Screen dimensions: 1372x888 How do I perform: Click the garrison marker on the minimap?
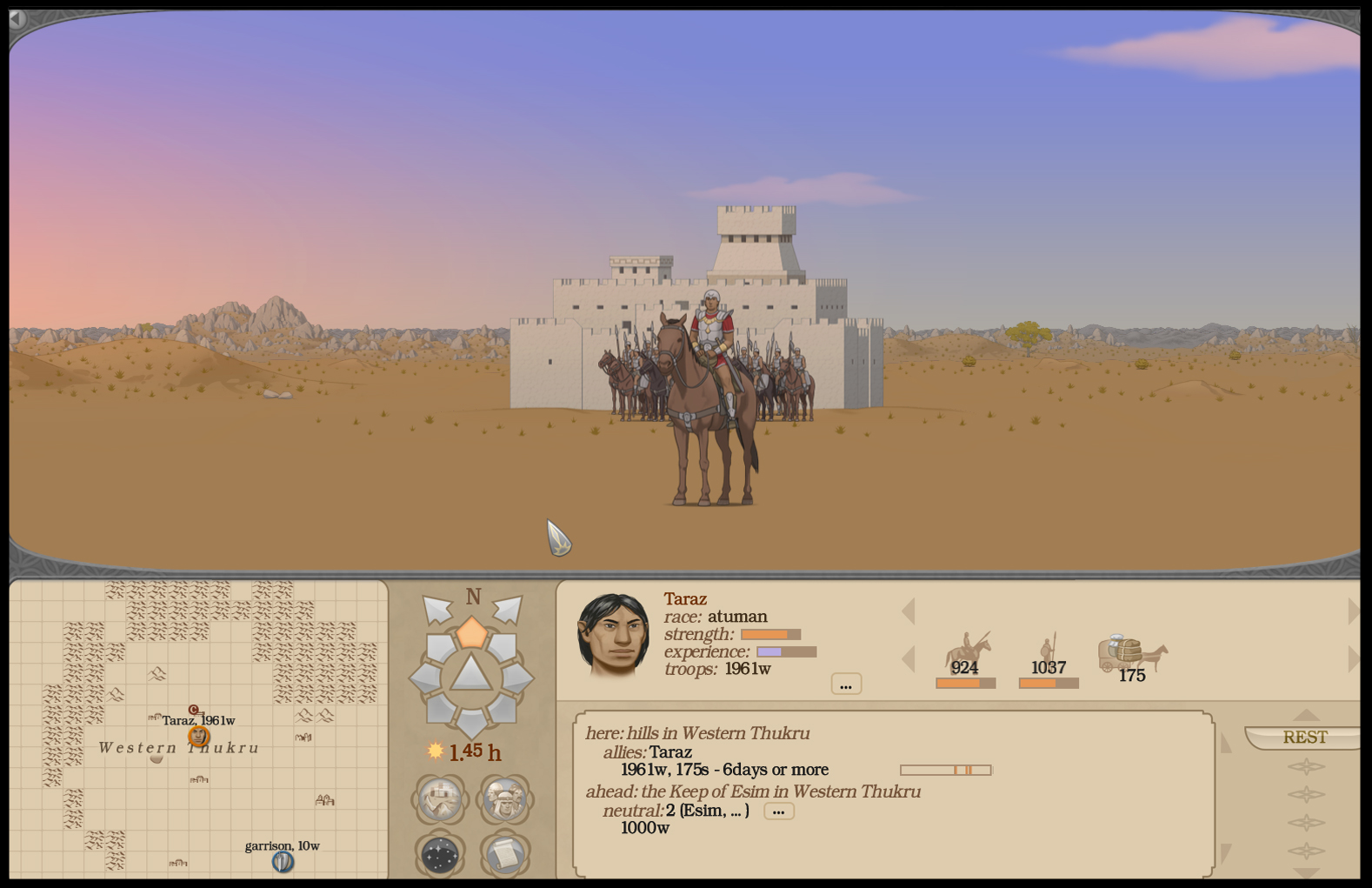(283, 862)
